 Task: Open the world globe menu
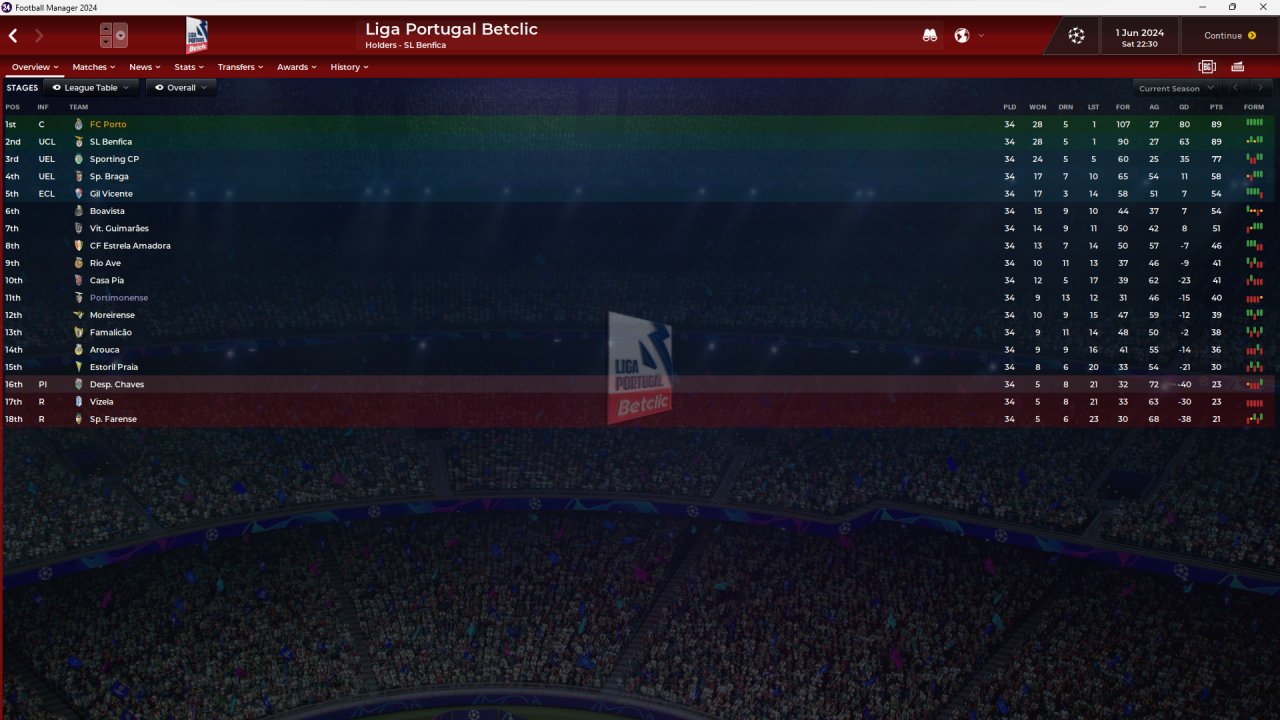(962, 36)
